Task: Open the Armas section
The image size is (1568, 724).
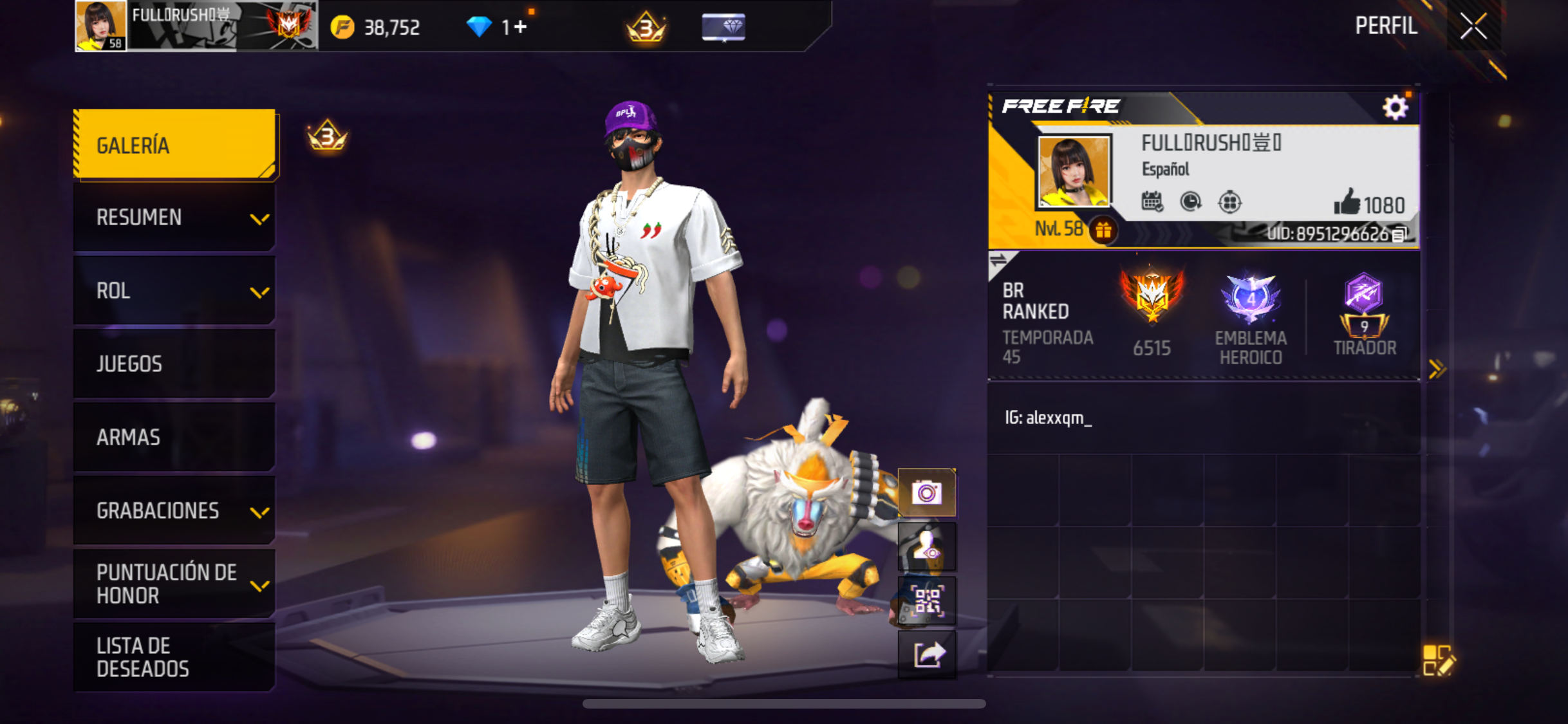Action: click(174, 438)
